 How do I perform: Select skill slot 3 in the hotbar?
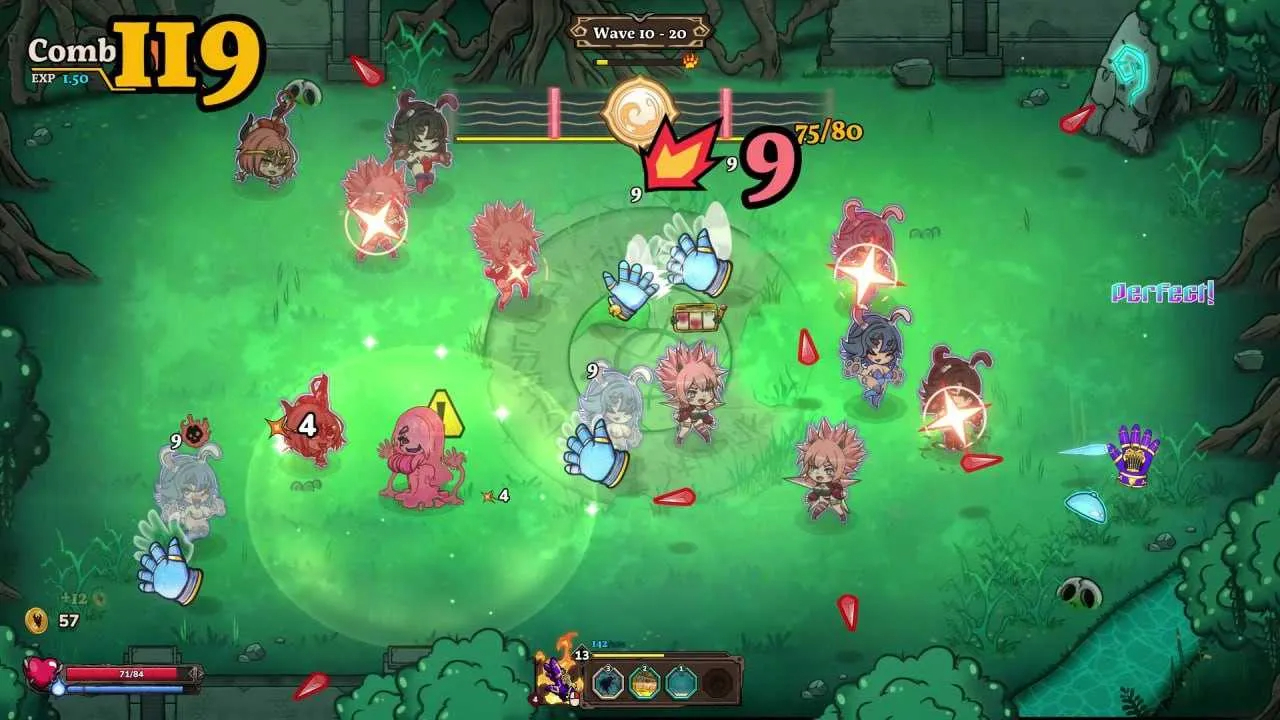pyautogui.click(x=607, y=683)
